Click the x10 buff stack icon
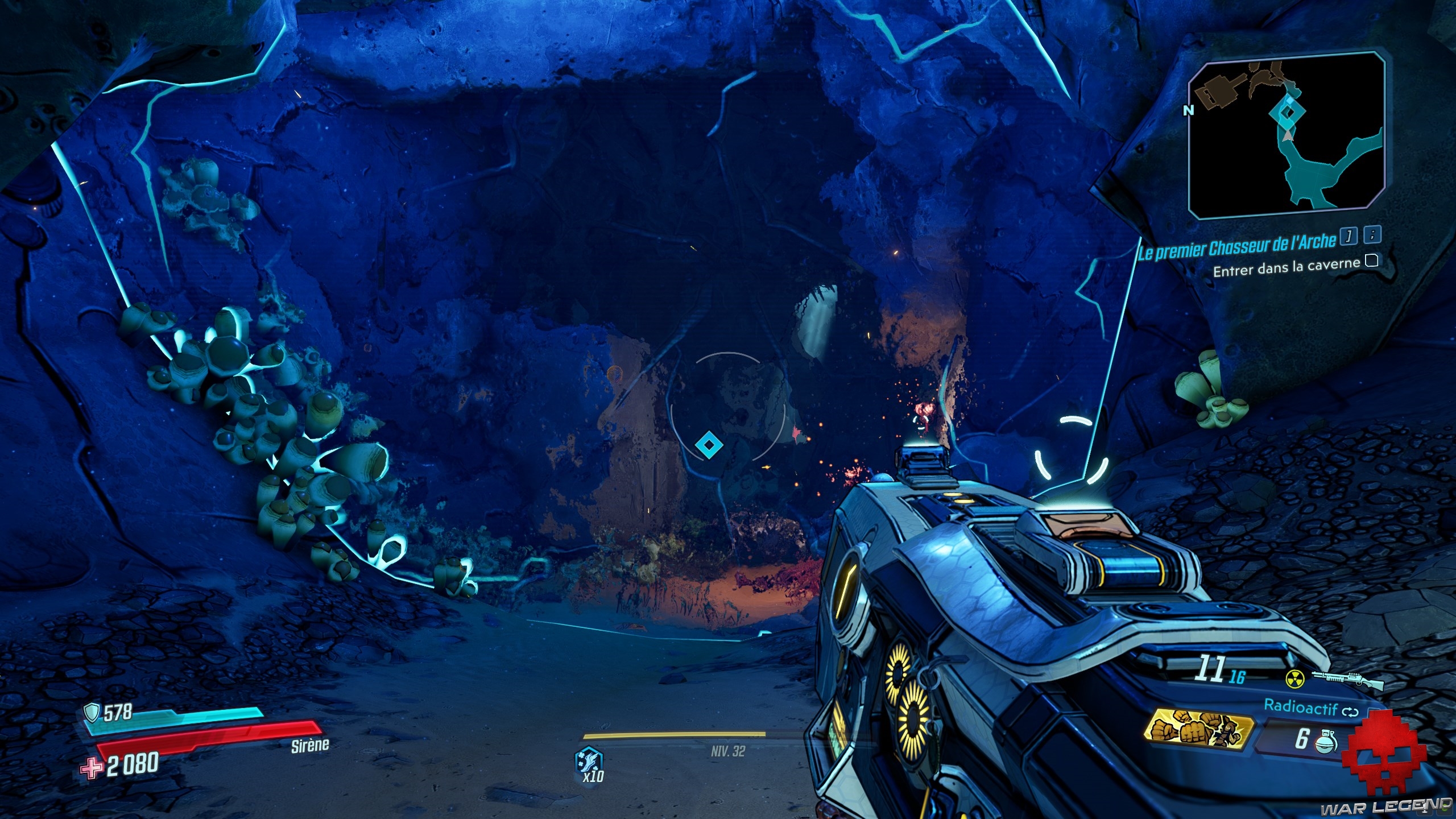 pos(589,763)
